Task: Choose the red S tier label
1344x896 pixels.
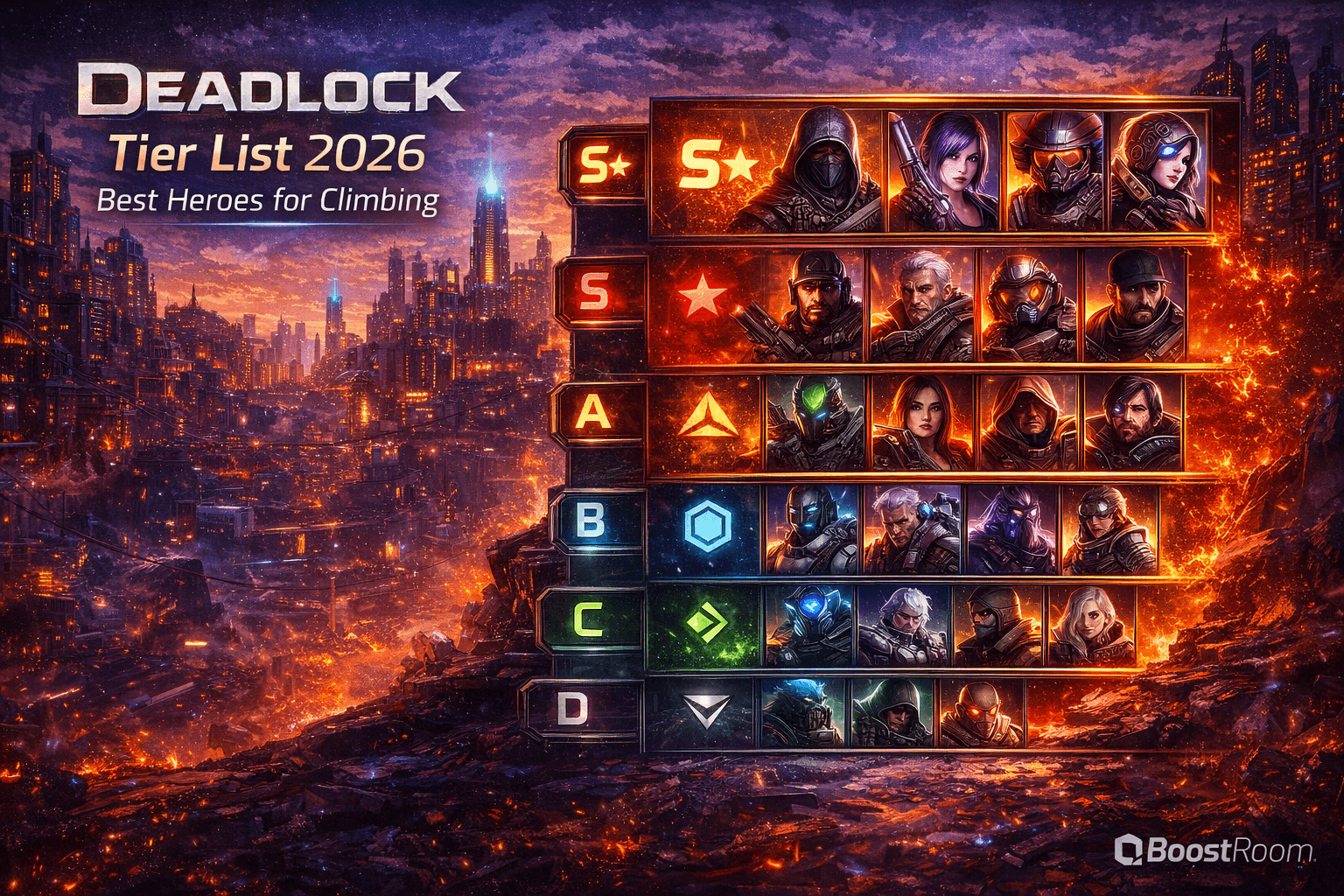Action: 596,291
